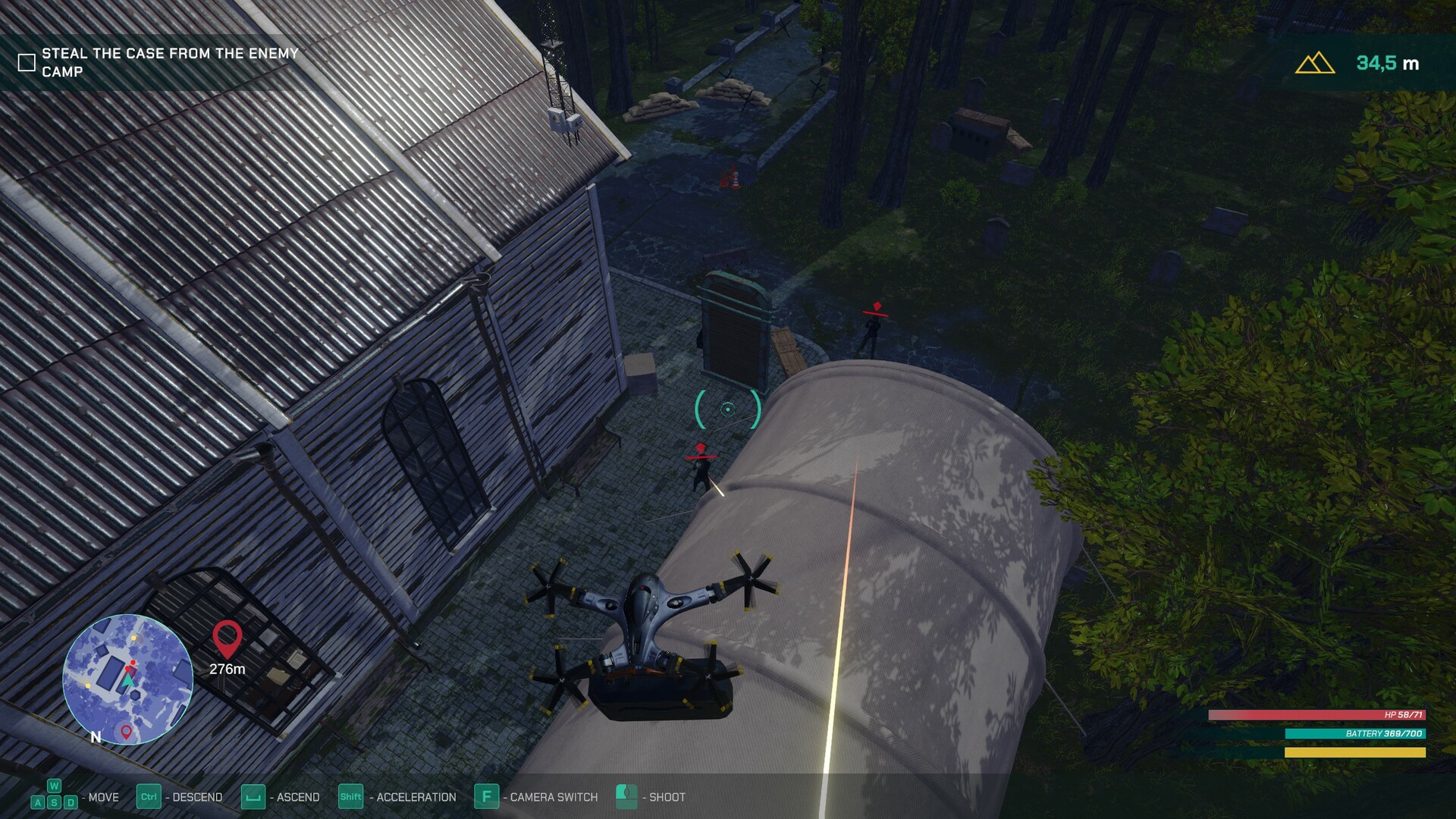Click the mouse shoot icon
The image size is (1456, 819).
click(626, 797)
